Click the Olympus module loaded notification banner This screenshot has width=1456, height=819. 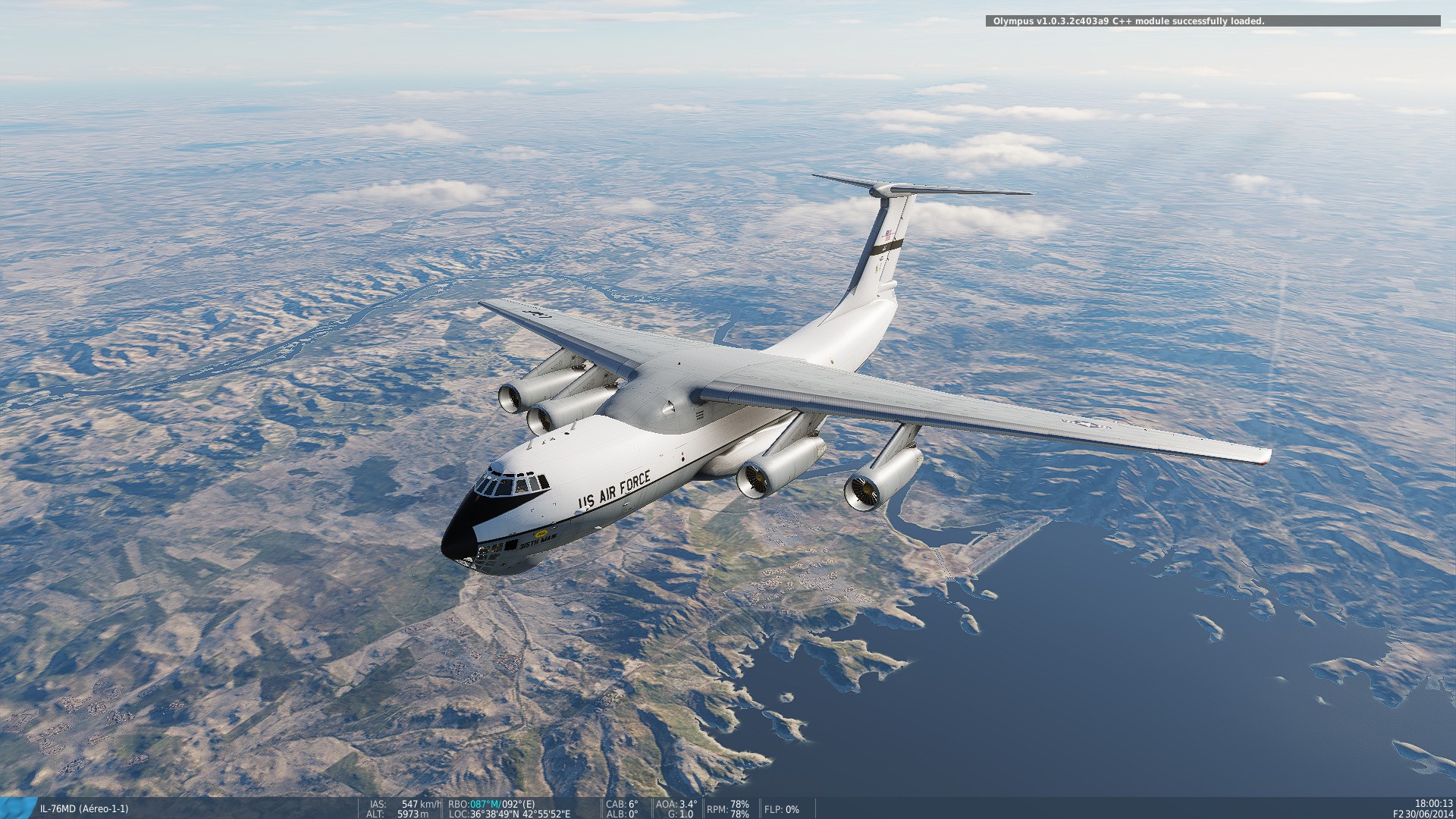point(1214,22)
